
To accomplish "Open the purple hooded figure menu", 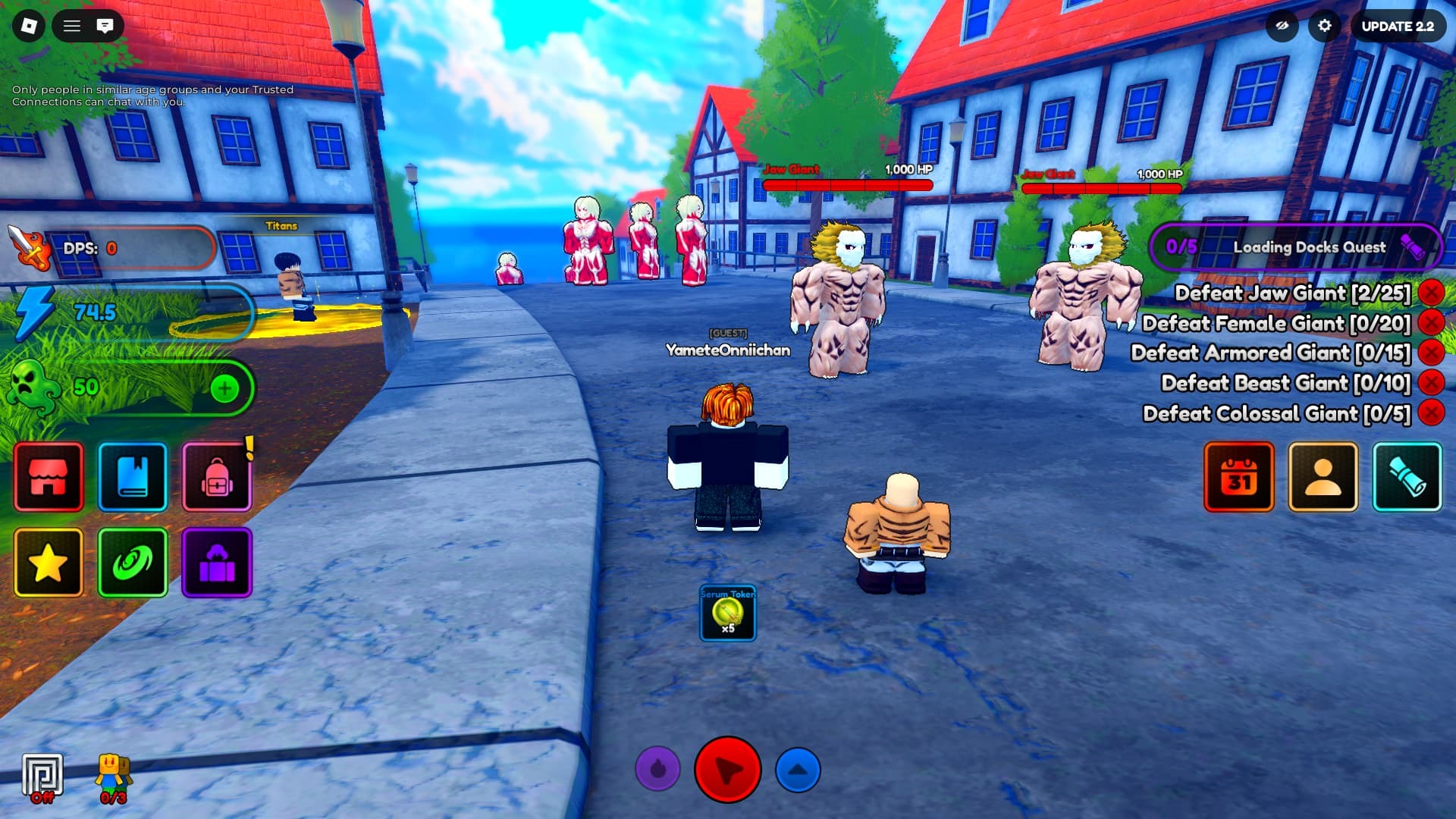I will click(x=217, y=562).
